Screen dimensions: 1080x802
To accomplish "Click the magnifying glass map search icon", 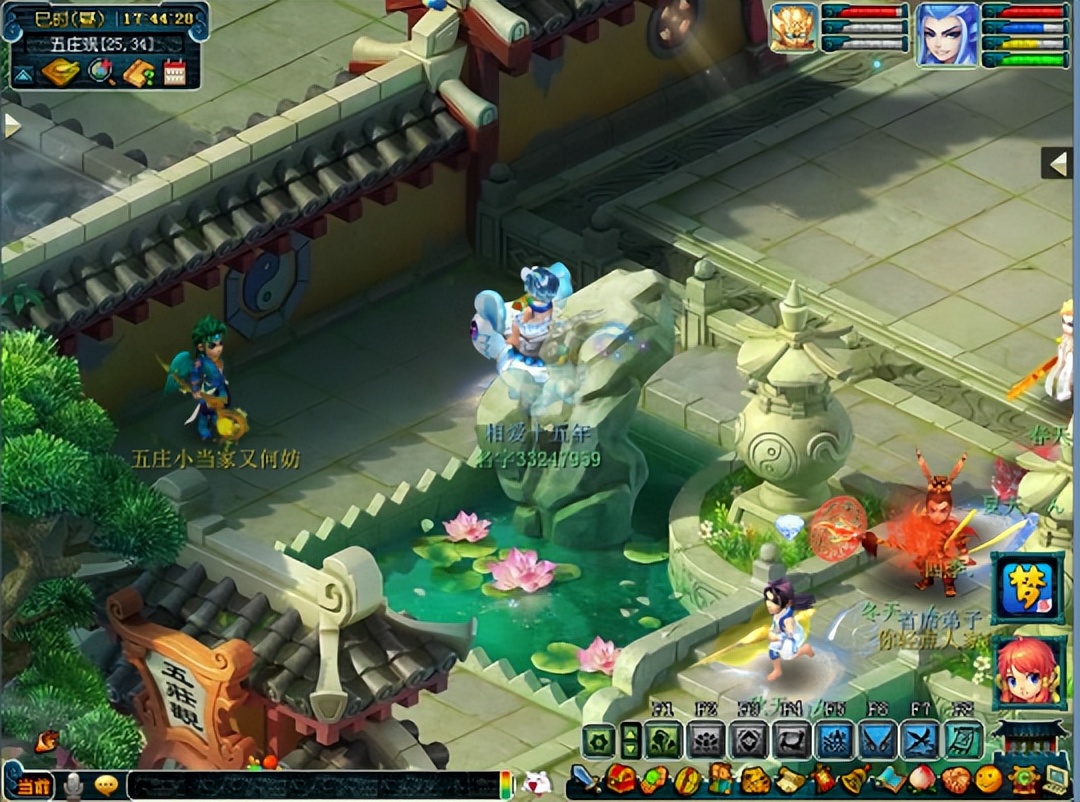I will coord(100,72).
